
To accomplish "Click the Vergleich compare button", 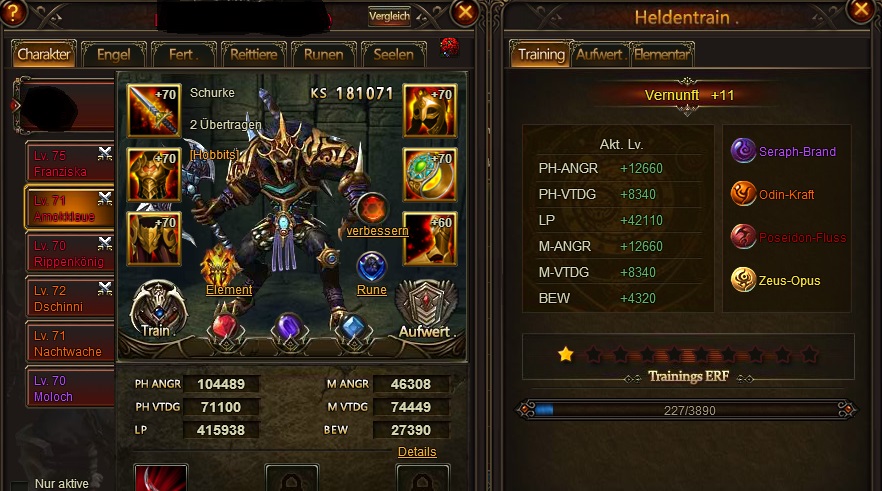I will click(389, 16).
